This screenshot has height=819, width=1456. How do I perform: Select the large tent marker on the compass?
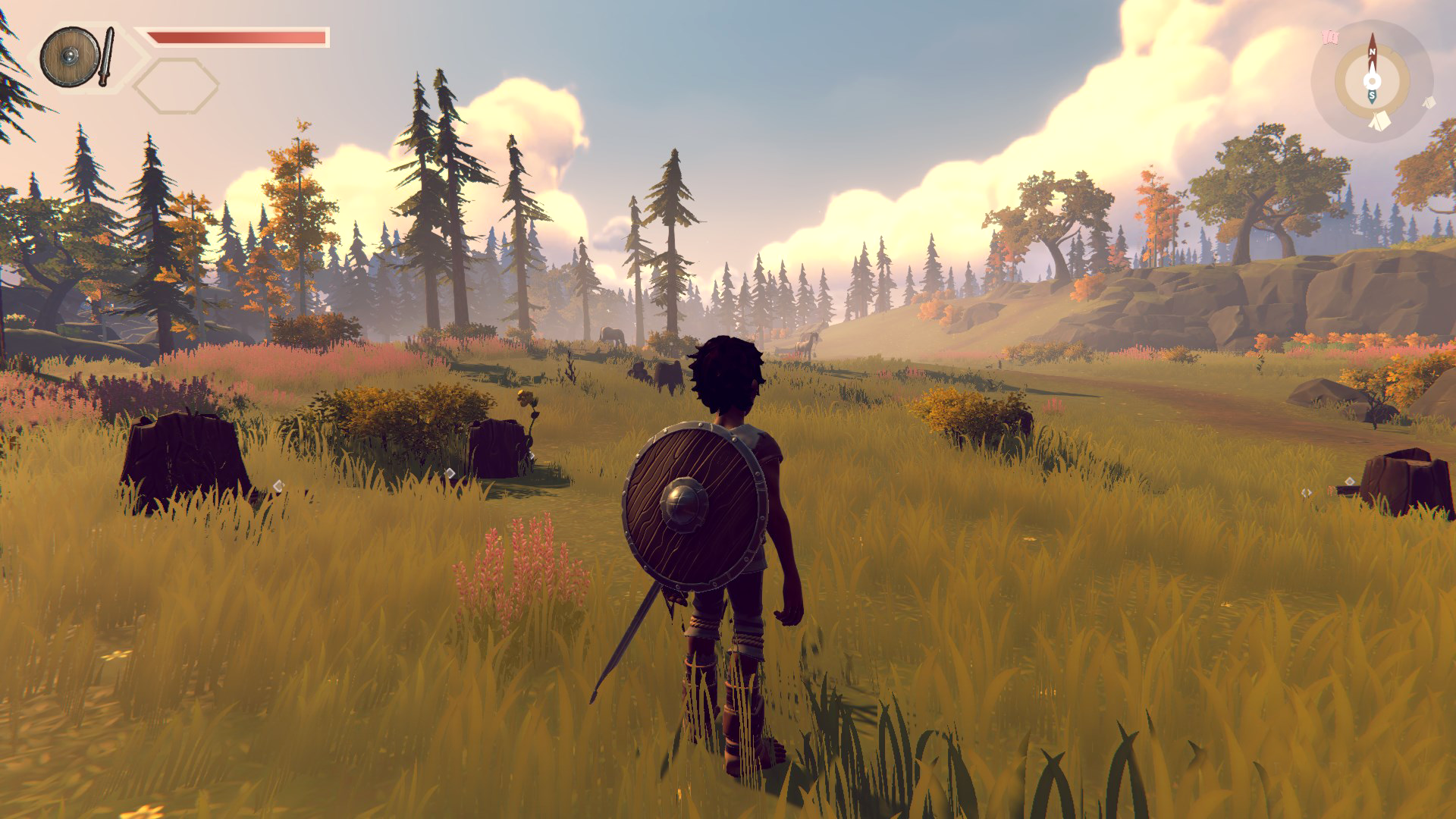coord(1380,121)
